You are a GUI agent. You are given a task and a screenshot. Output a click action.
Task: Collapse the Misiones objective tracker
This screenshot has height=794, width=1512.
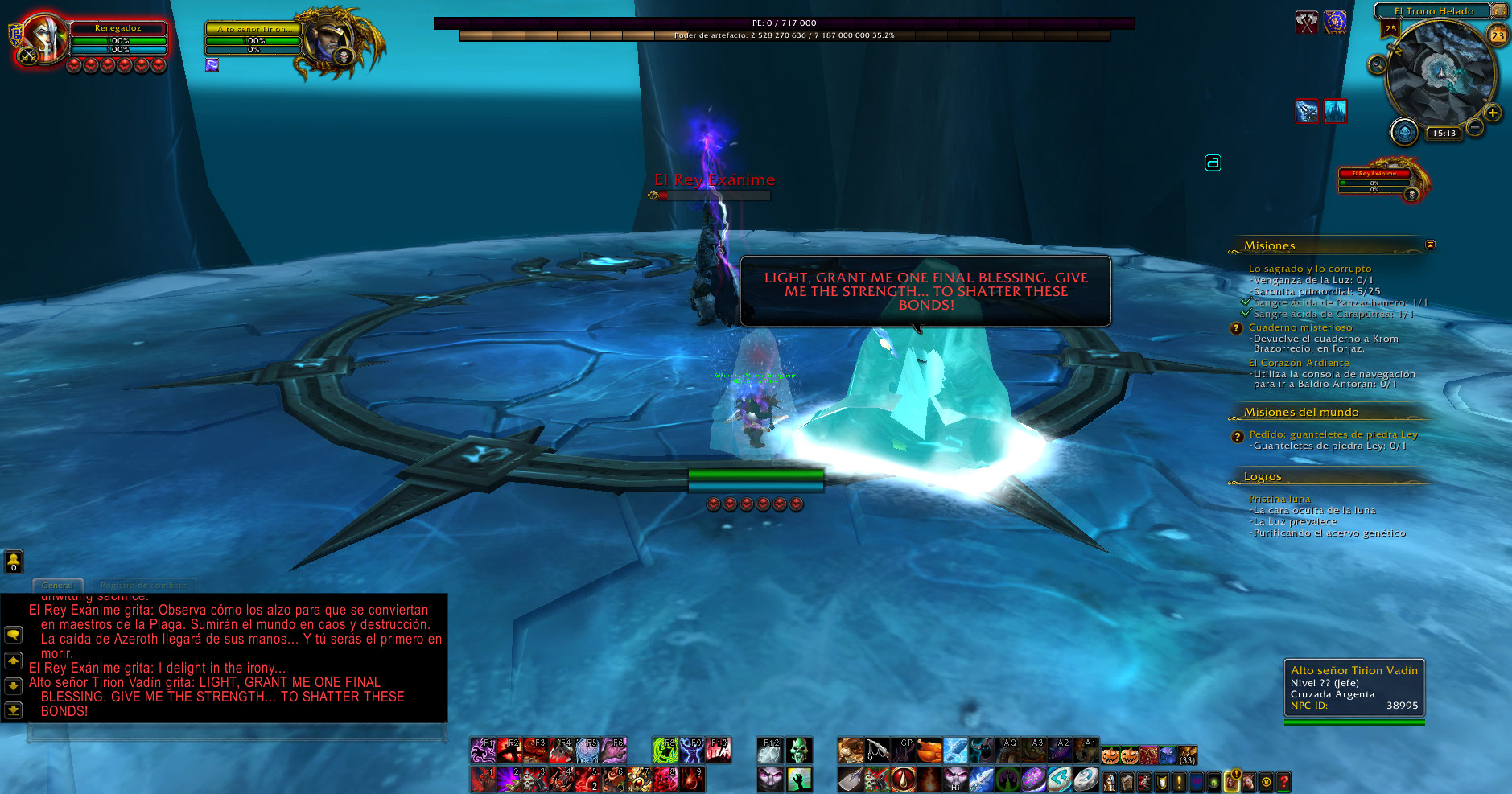tap(1430, 245)
